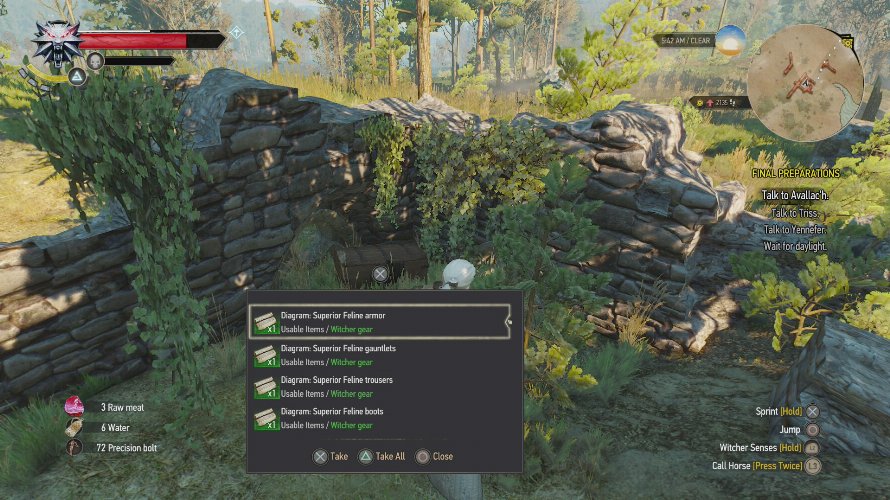Pick Diagram: Superior Feline trousers entry
Screen dimensions: 890x500
[x=379, y=386]
